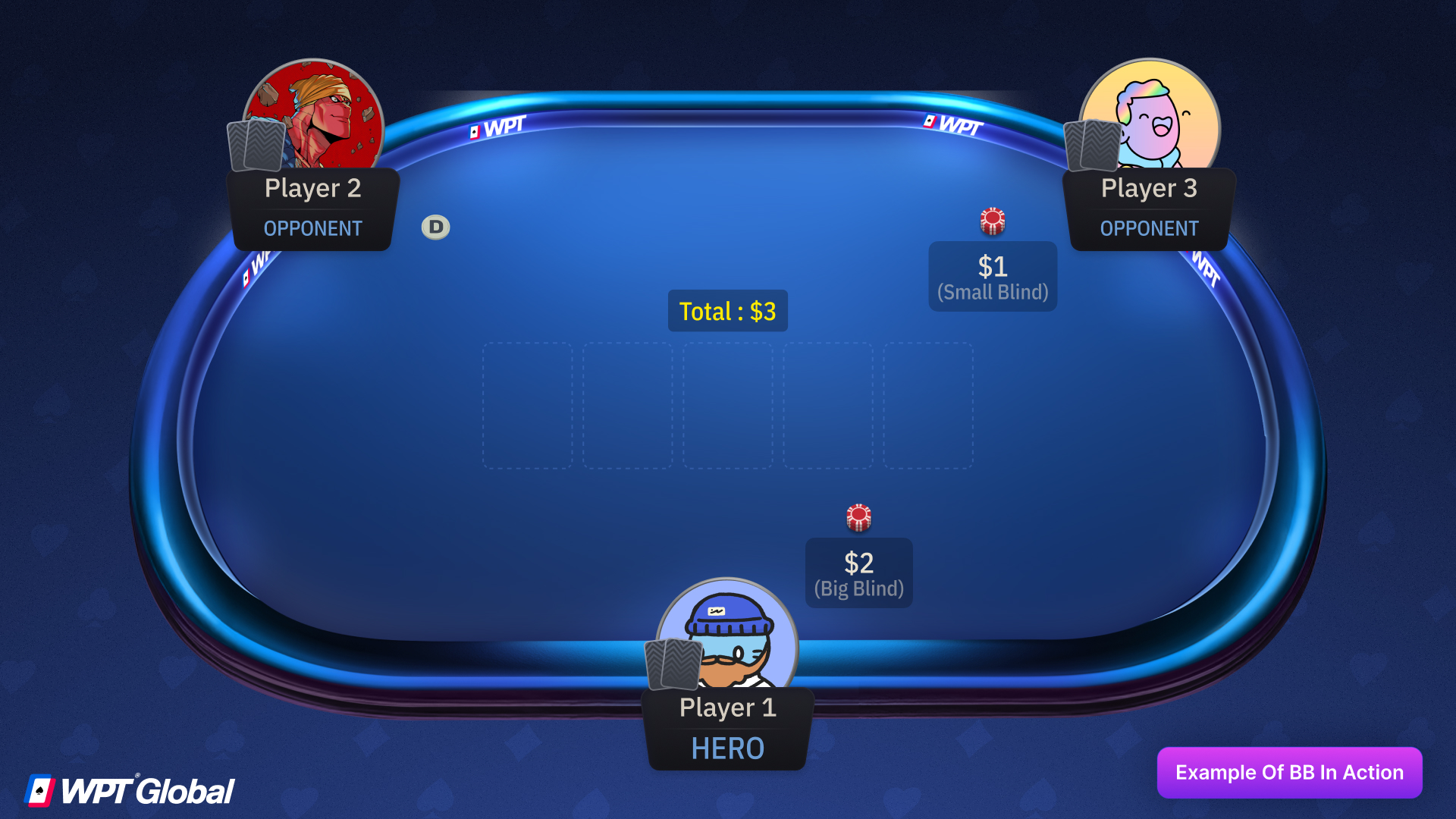Click the rightmost community card placeholder

click(928, 407)
